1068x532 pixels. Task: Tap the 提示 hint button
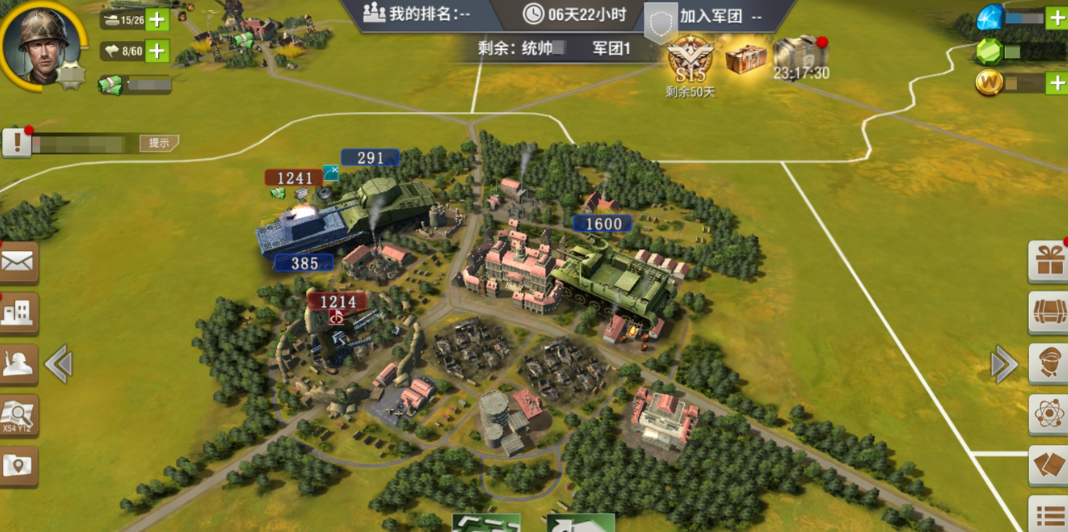coord(158,143)
